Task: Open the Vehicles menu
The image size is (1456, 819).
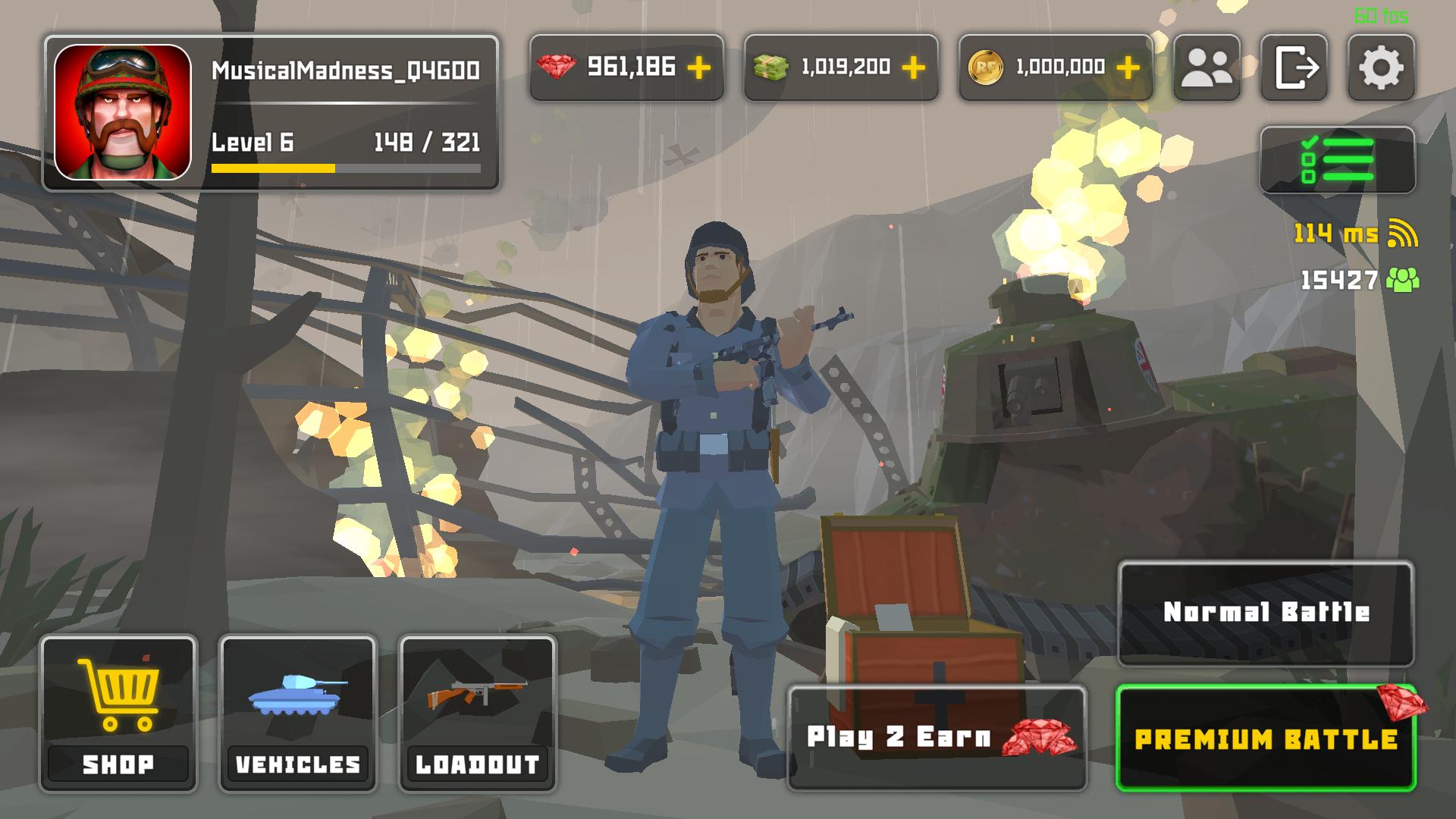Action: [298, 714]
